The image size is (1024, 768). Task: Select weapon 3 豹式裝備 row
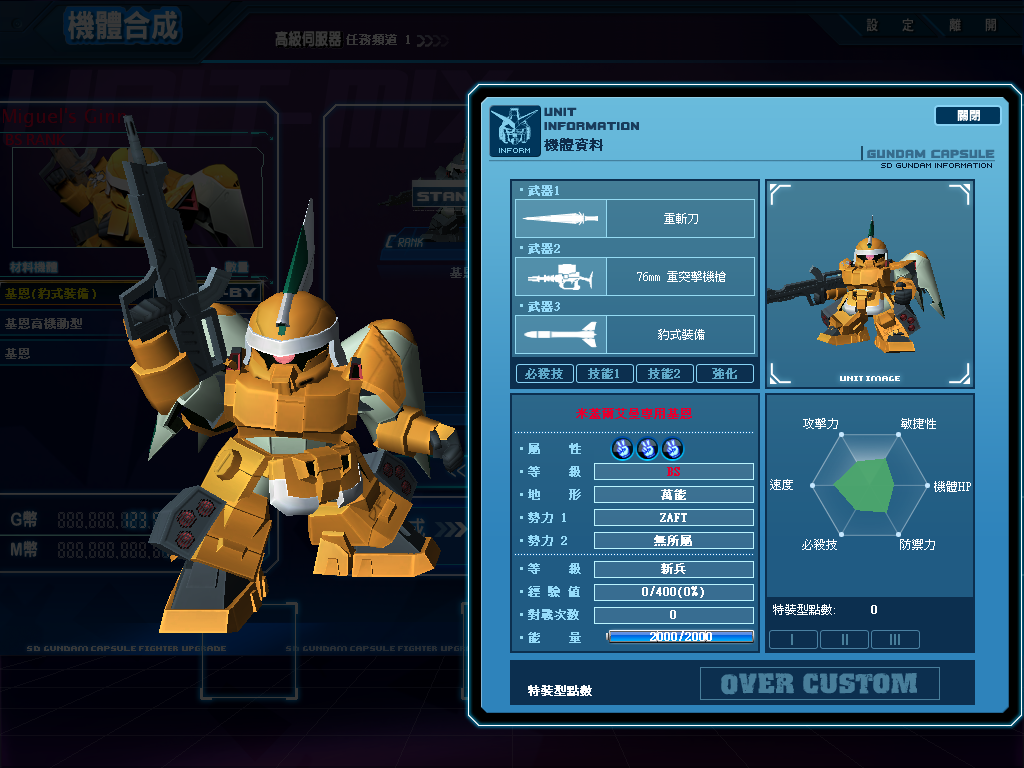tap(635, 334)
